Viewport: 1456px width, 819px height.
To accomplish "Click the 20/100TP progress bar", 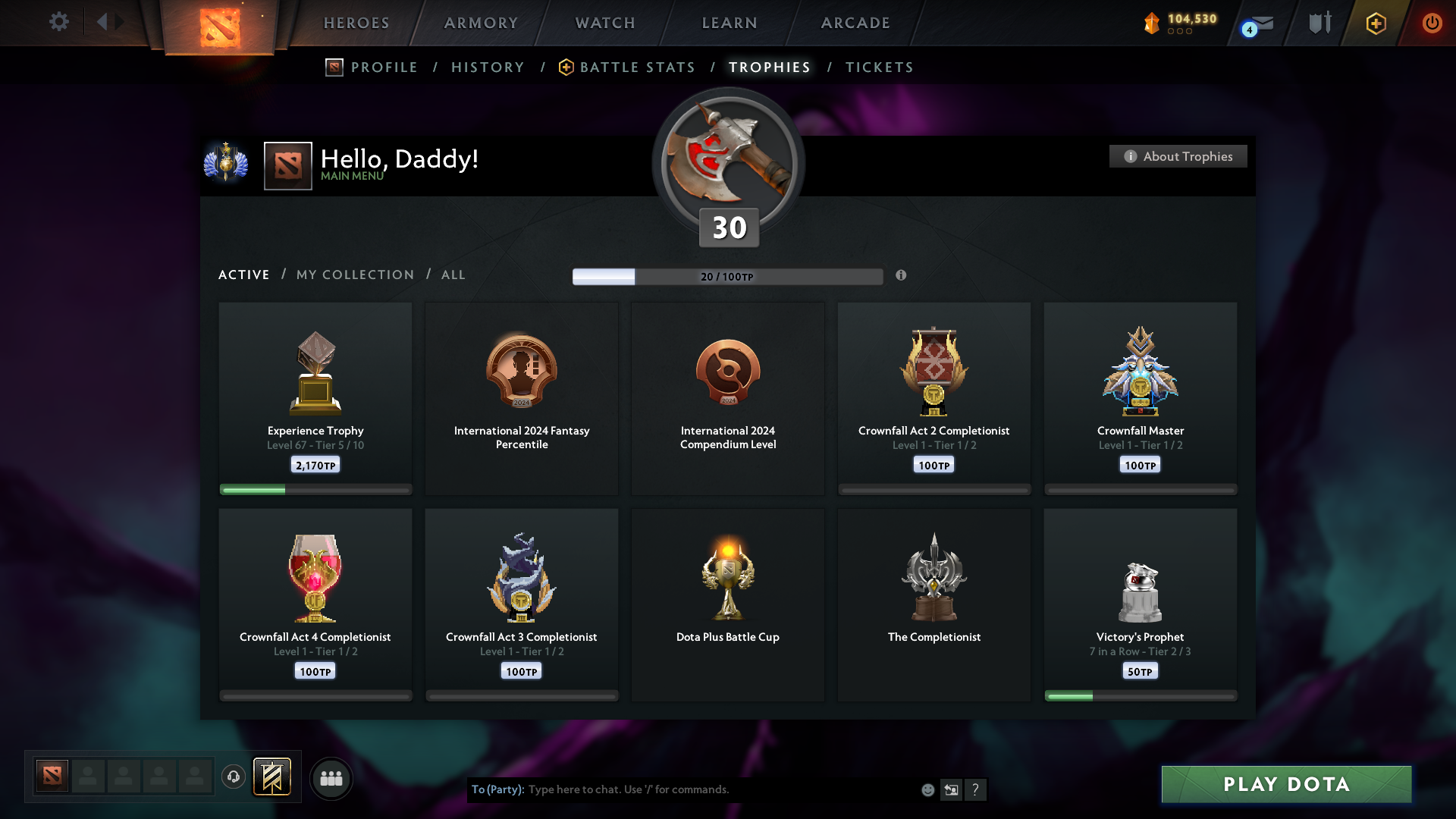I will (x=728, y=276).
